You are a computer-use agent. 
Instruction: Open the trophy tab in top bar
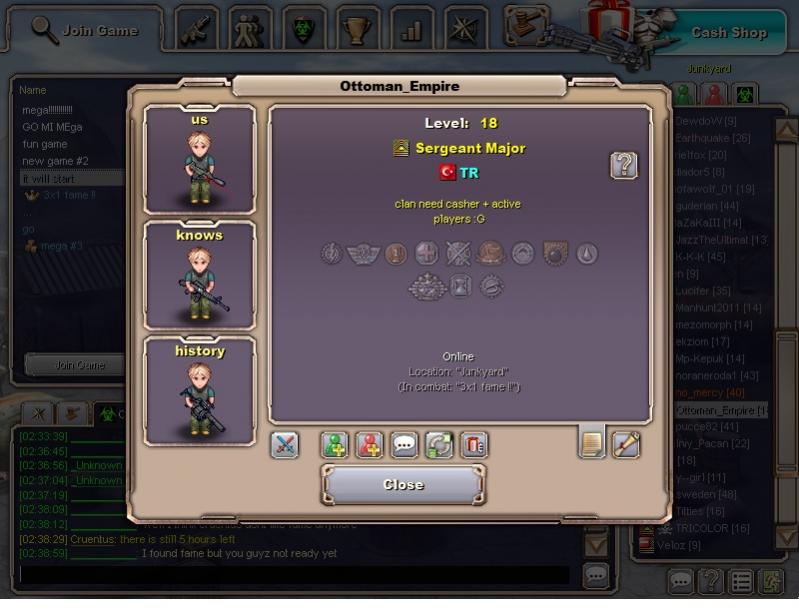[x=357, y=28]
